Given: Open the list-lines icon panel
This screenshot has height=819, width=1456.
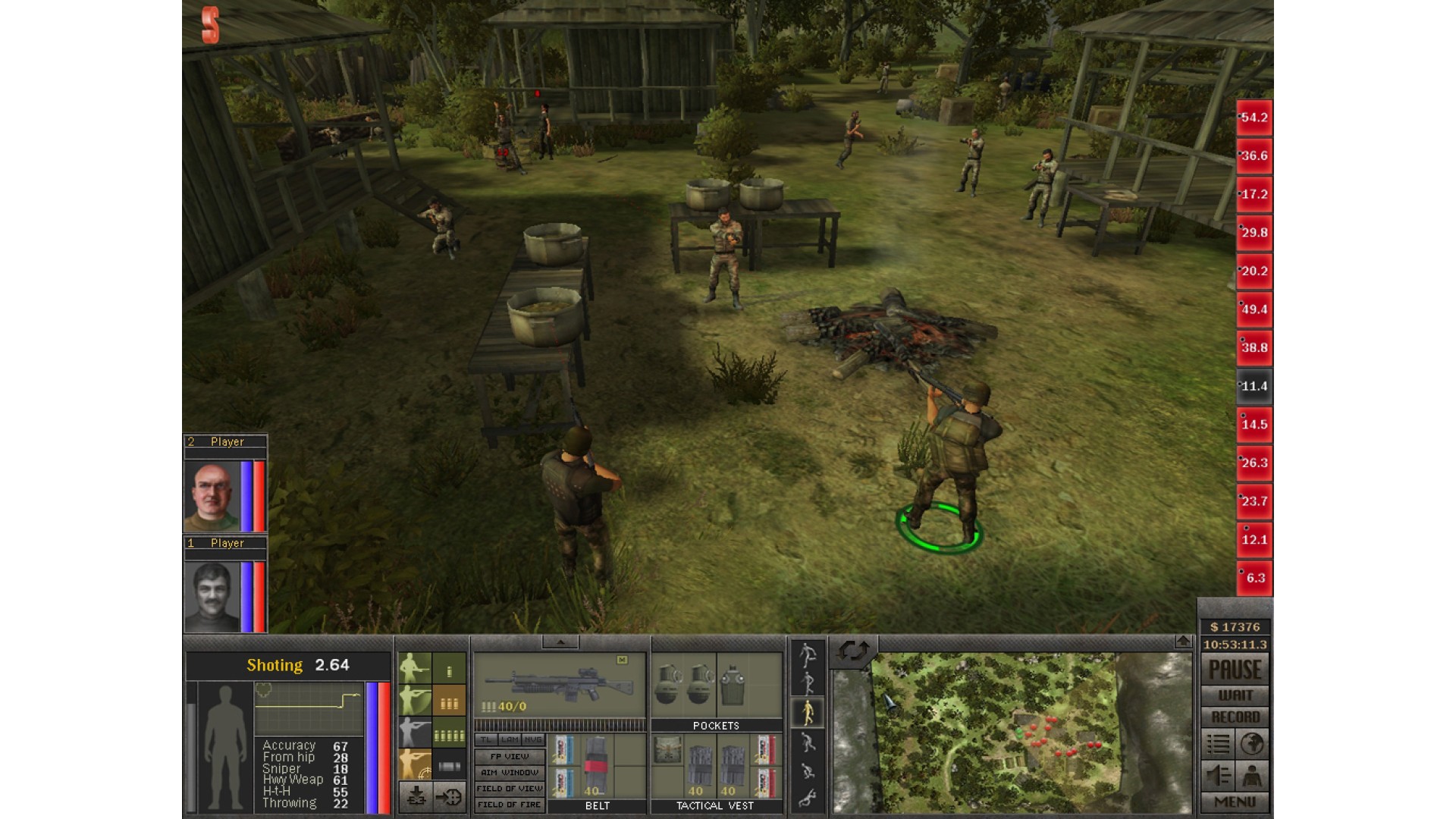Looking at the screenshot, I should 1218,744.
